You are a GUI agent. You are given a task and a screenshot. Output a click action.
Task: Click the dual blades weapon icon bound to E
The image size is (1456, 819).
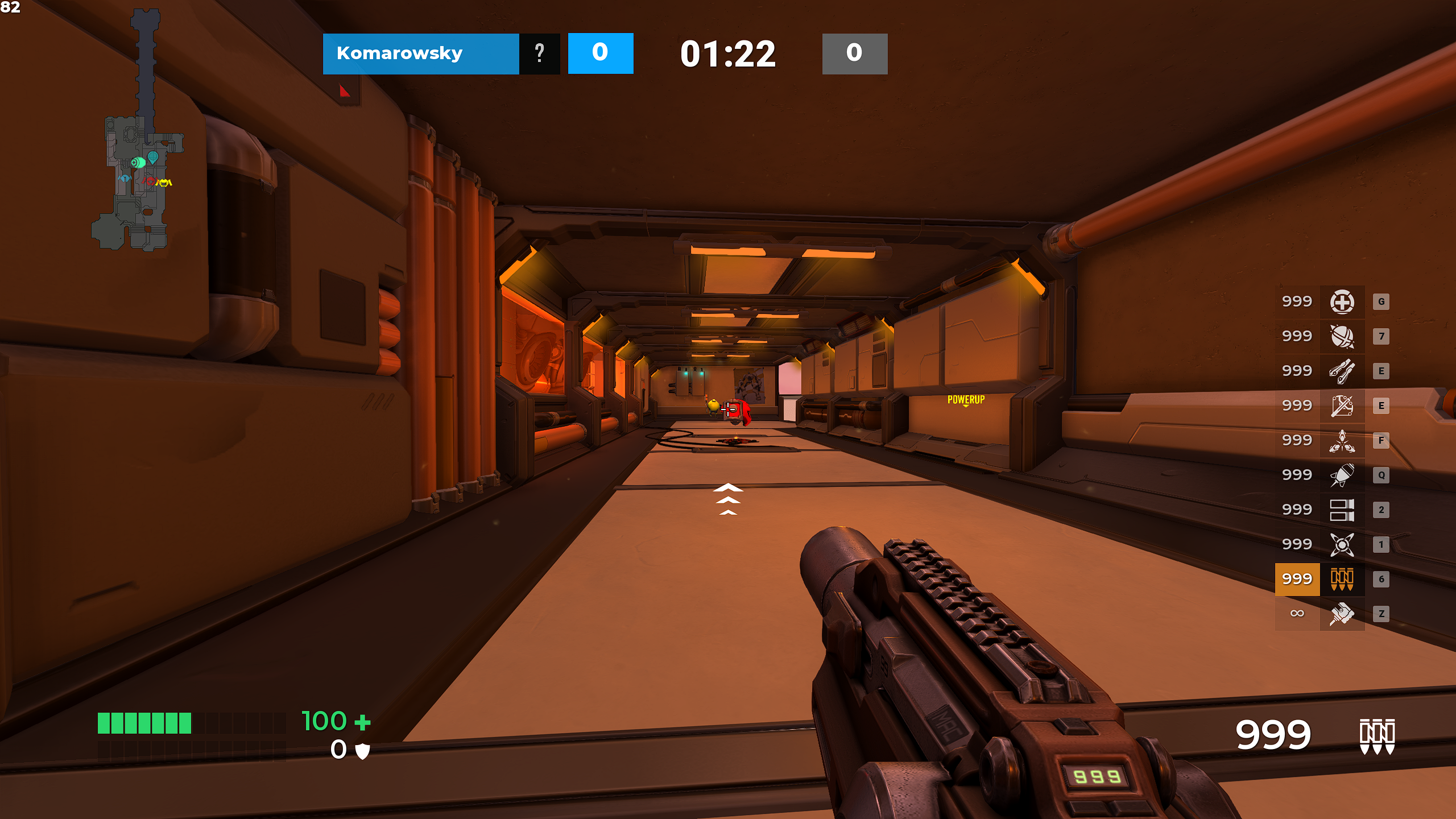click(x=1342, y=370)
